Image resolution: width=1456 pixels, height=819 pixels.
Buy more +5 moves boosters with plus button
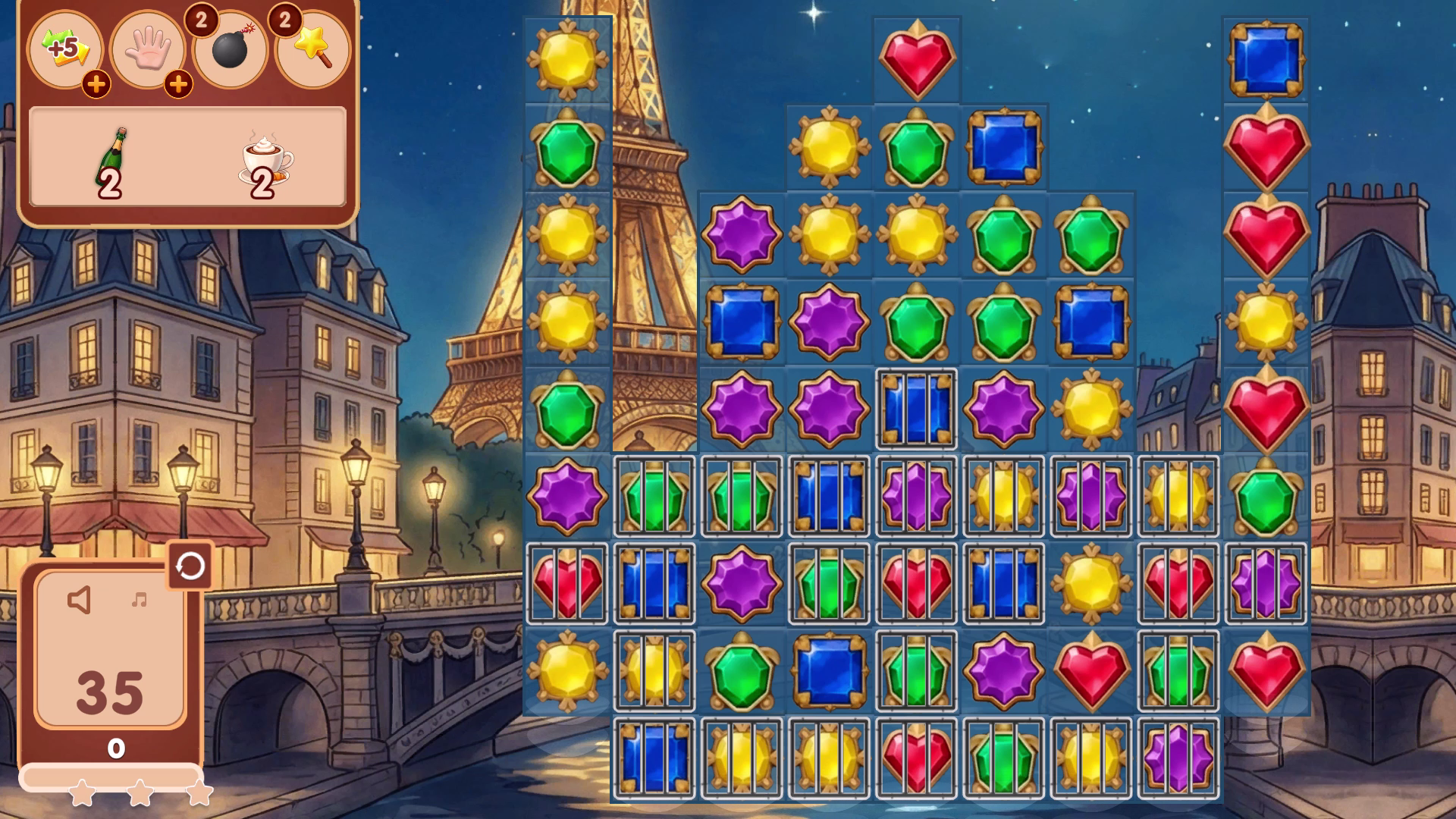[x=96, y=86]
